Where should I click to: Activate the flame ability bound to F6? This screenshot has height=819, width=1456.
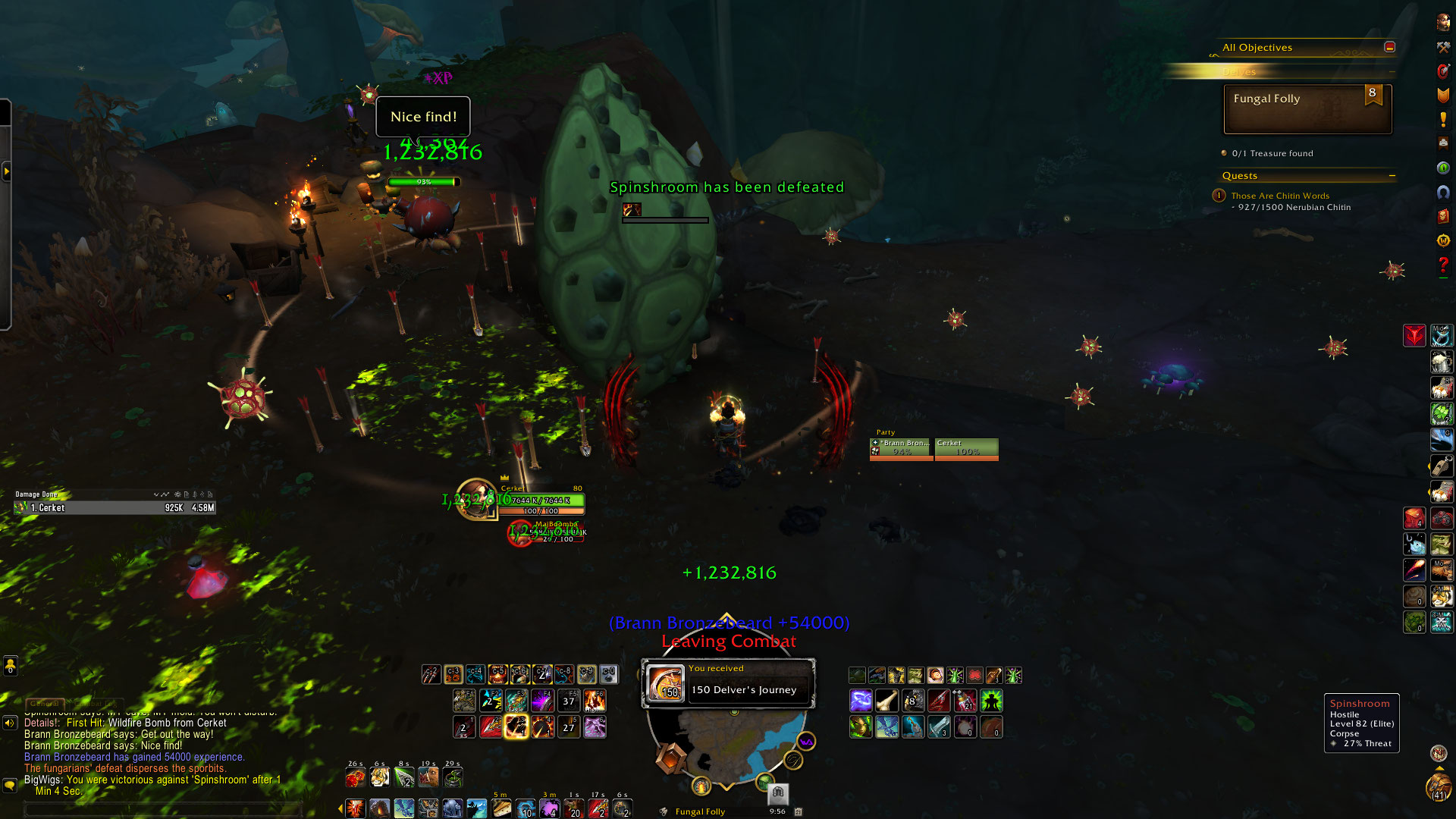pyautogui.click(x=595, y=701)
